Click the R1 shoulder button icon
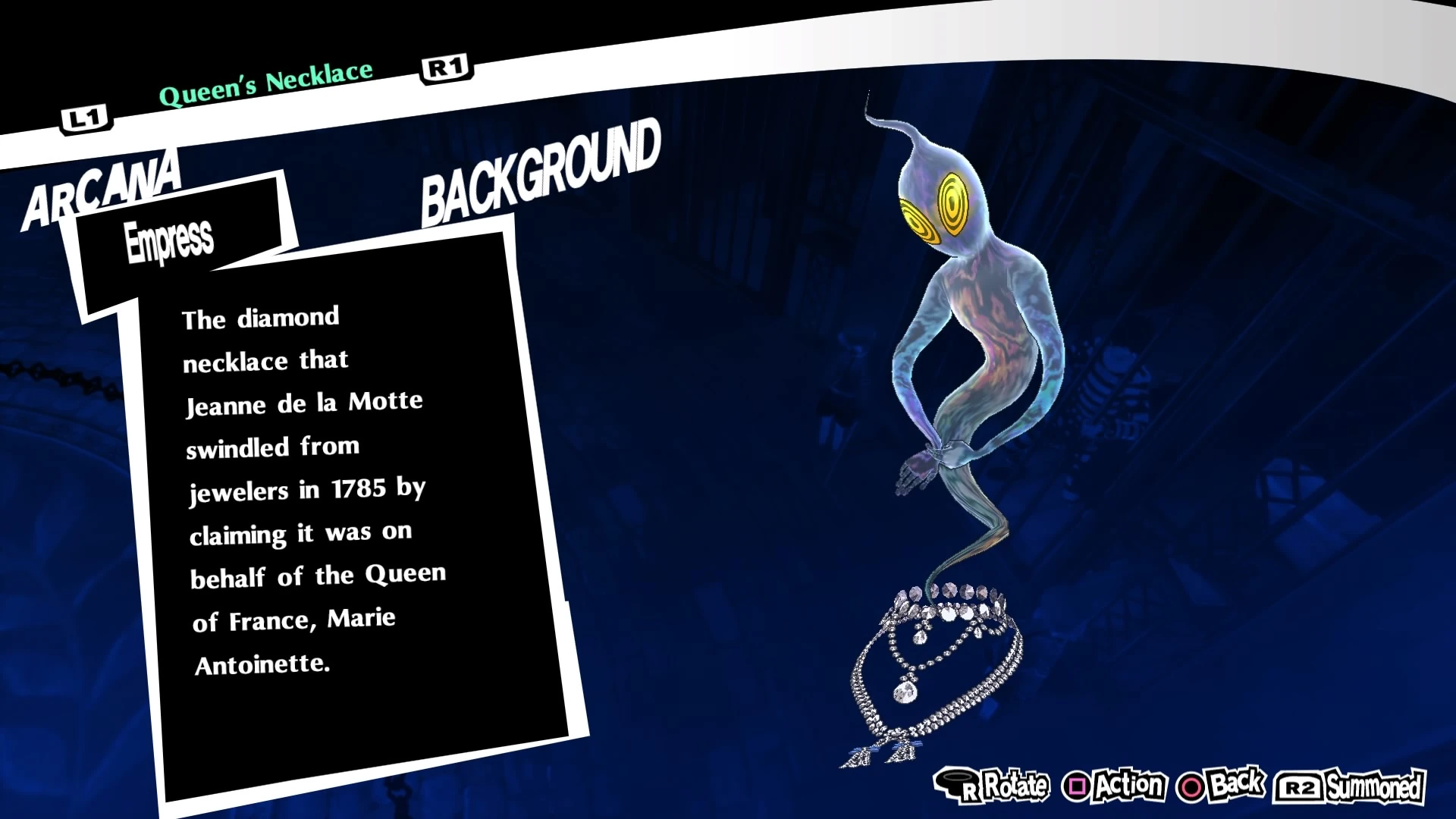1456x819 pixels. tap(445, 67)
